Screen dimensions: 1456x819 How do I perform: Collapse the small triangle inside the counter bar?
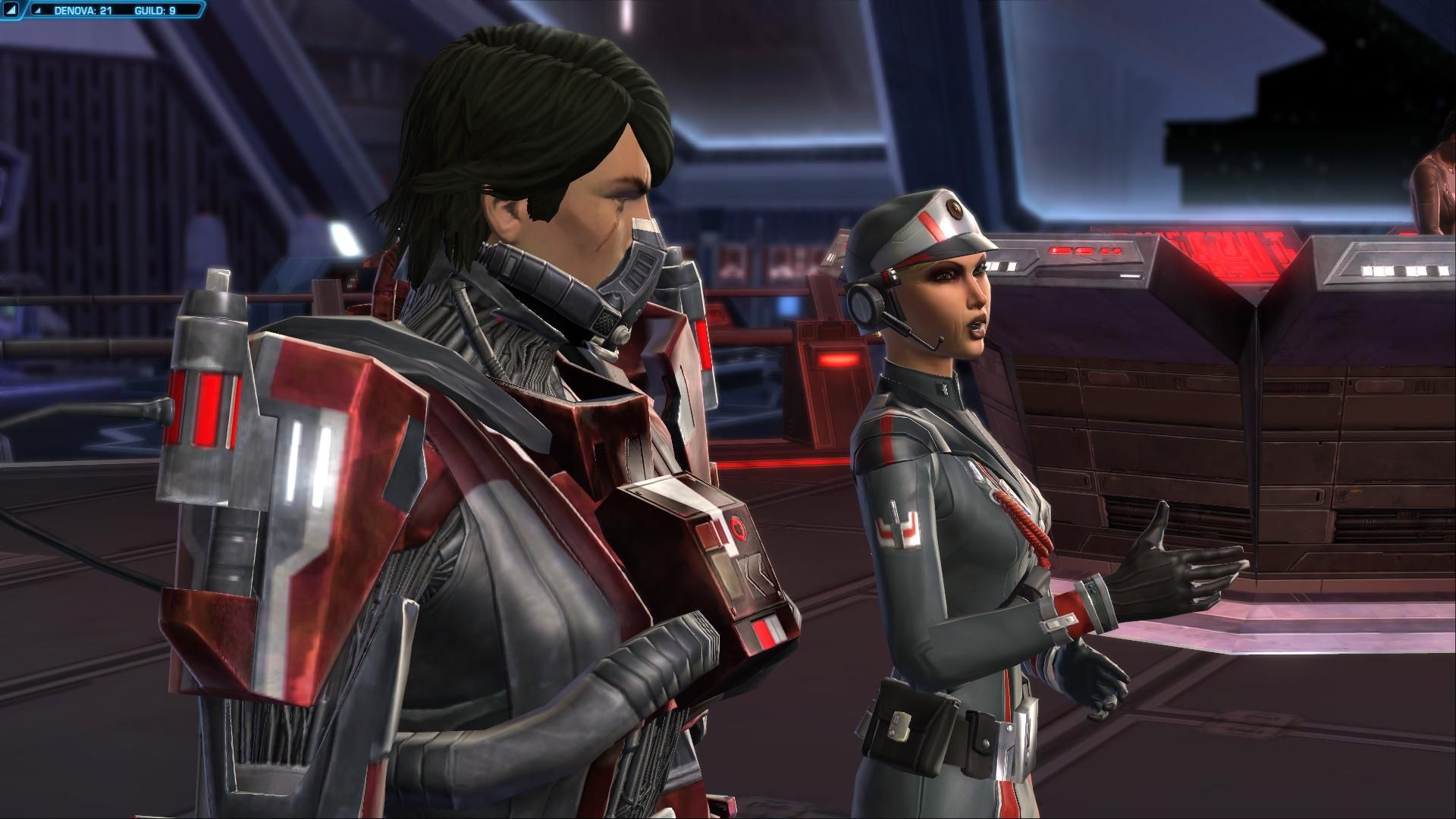coord(38,10)
